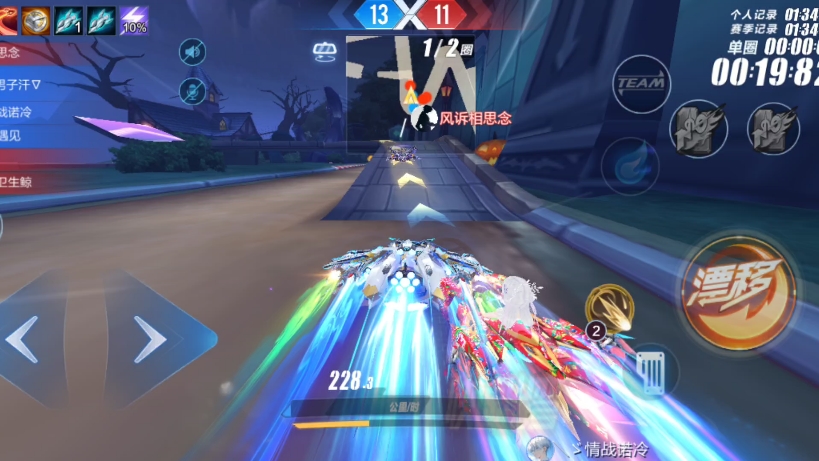Toggle the muted microphone icon
The width and height of the screenshot is (819, 461).
tap(192, 92)
